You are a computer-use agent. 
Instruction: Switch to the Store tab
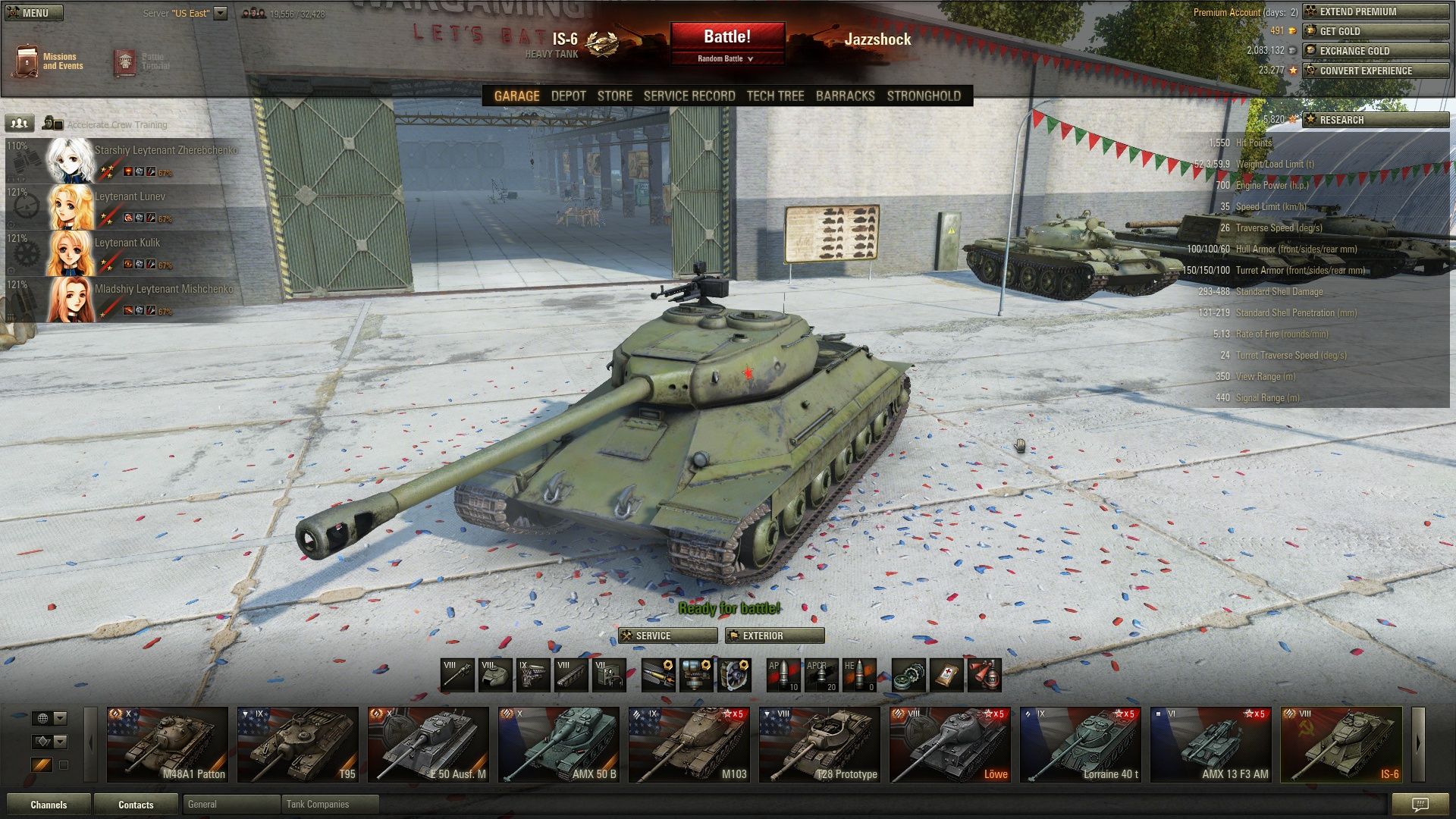[614, 96]
